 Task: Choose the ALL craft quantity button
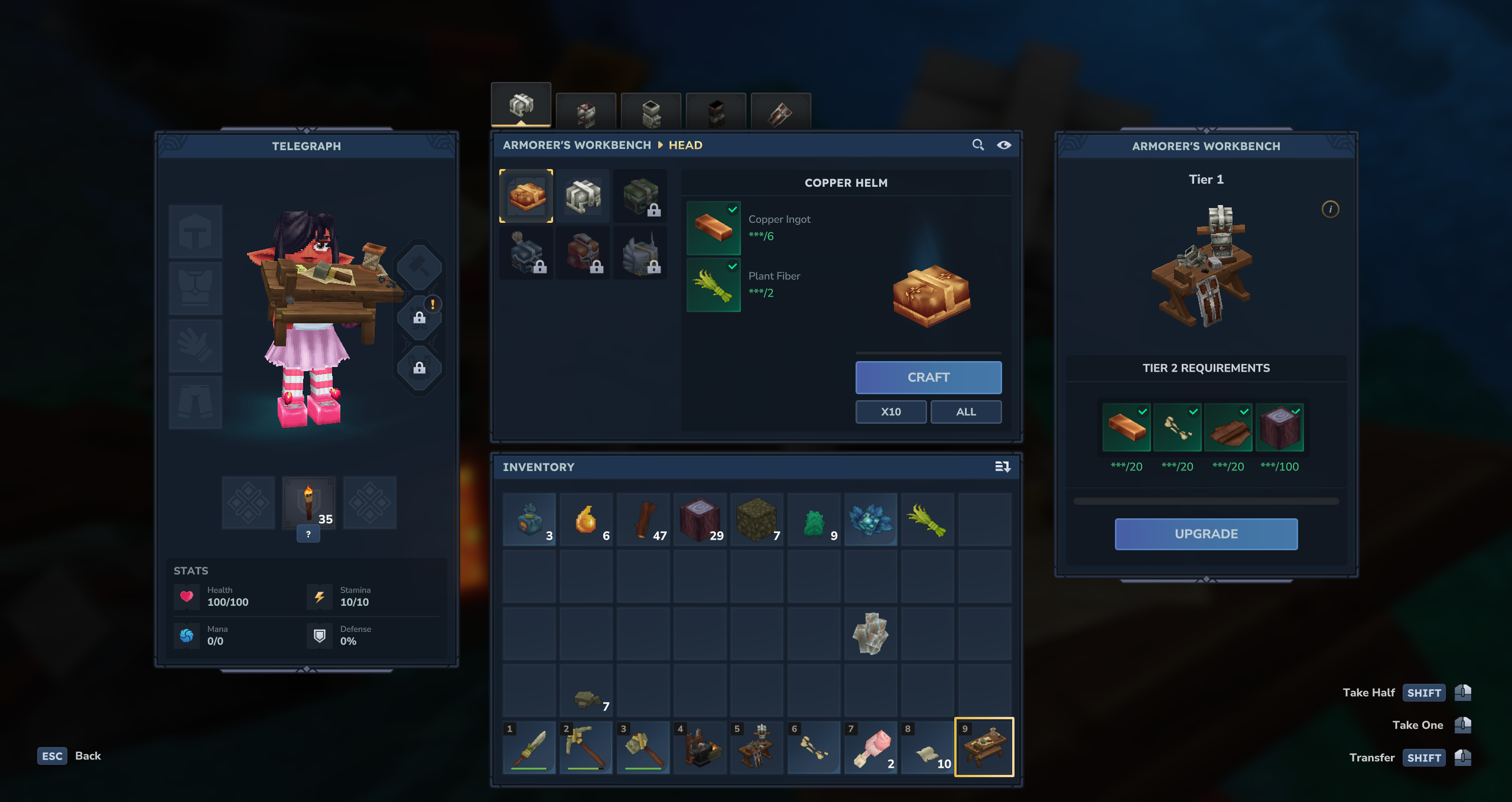[965, 412]
